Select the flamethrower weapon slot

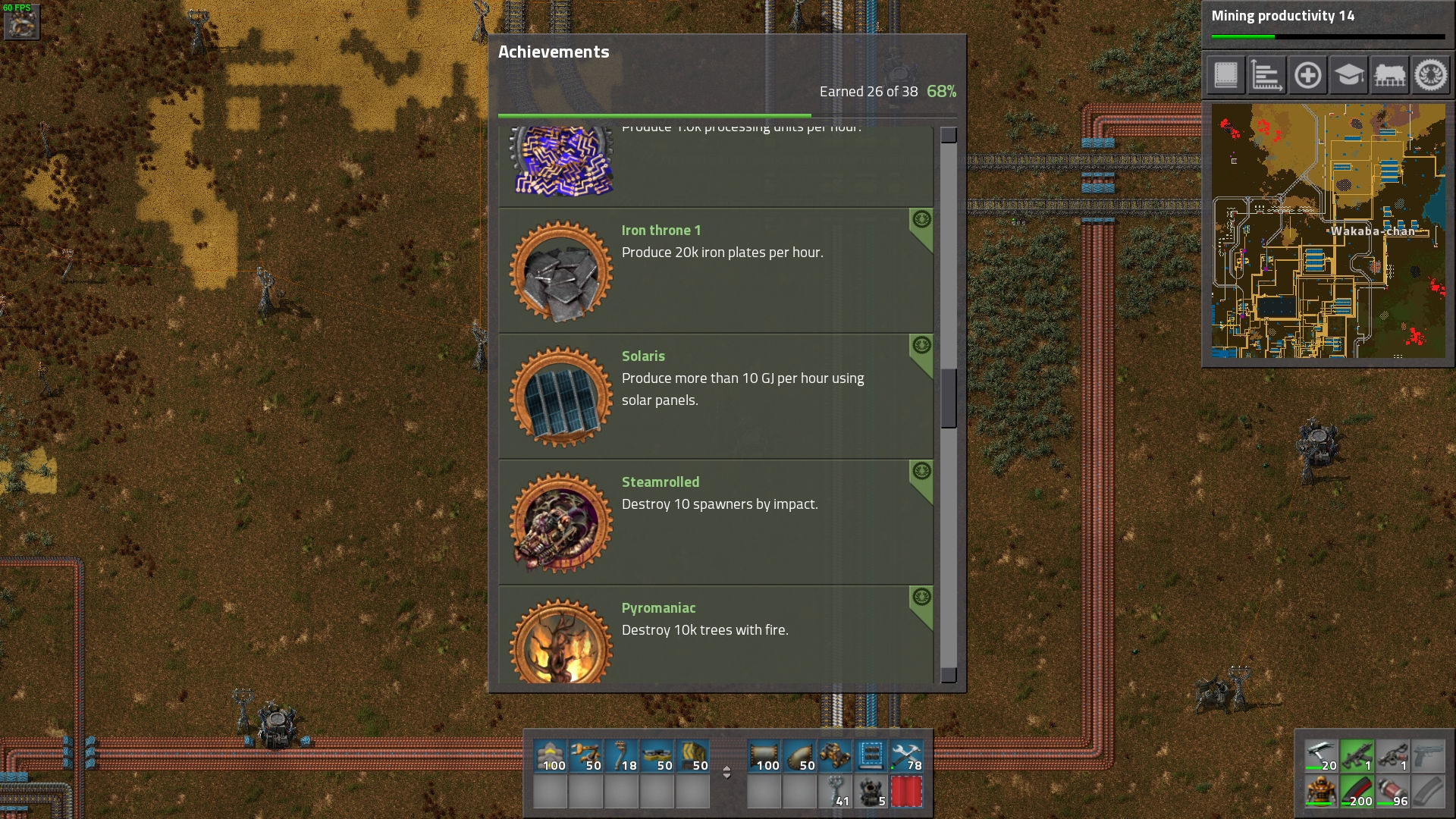1392,756
